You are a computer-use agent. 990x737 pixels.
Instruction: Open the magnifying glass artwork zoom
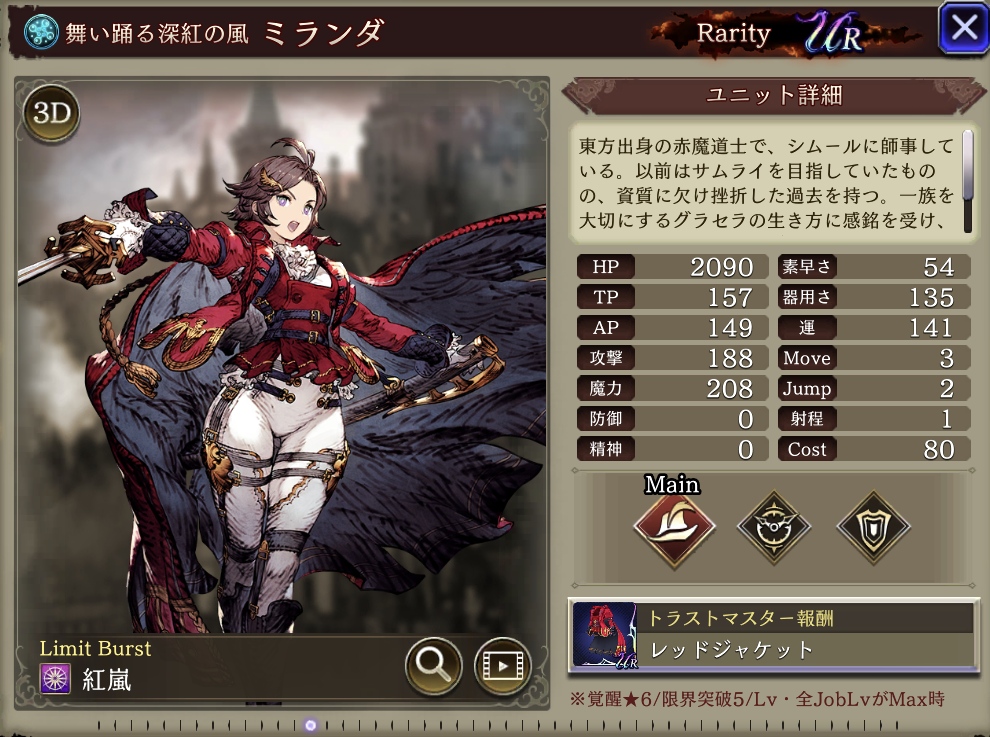coord(433,665)
